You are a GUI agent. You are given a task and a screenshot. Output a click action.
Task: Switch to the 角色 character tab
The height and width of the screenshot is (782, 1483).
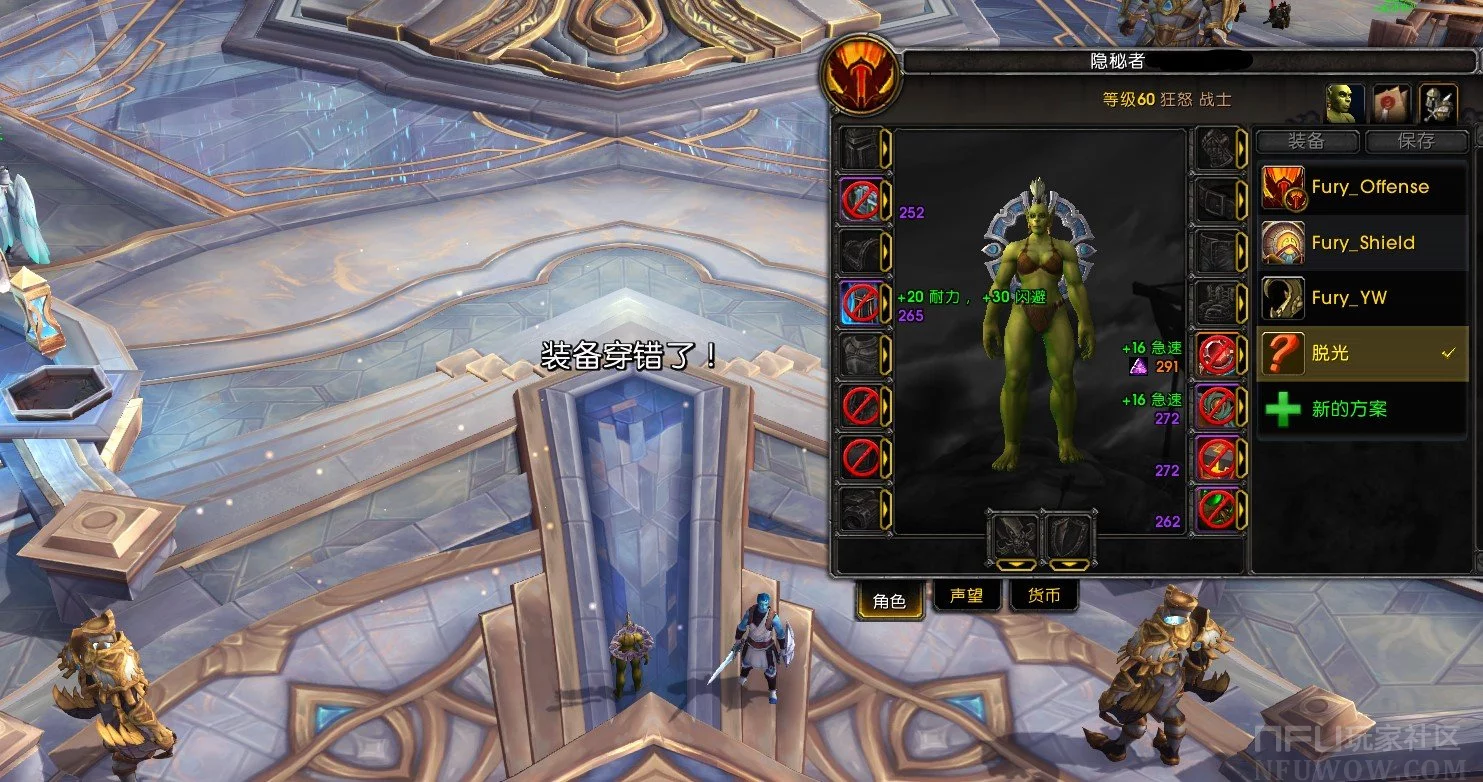click(889, 600)
